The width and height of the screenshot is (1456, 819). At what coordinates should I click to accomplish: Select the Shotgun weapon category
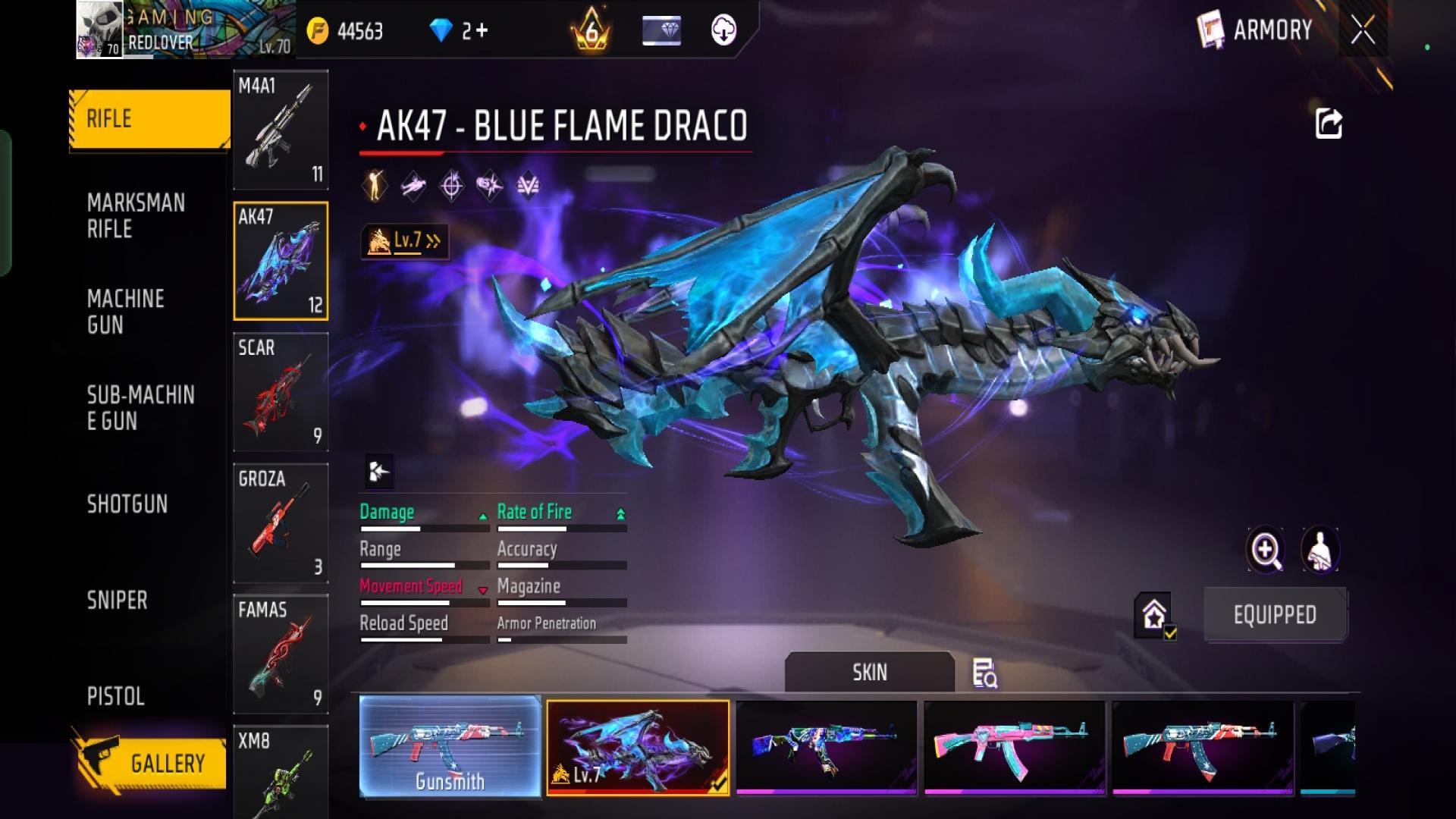pos(127,504)
